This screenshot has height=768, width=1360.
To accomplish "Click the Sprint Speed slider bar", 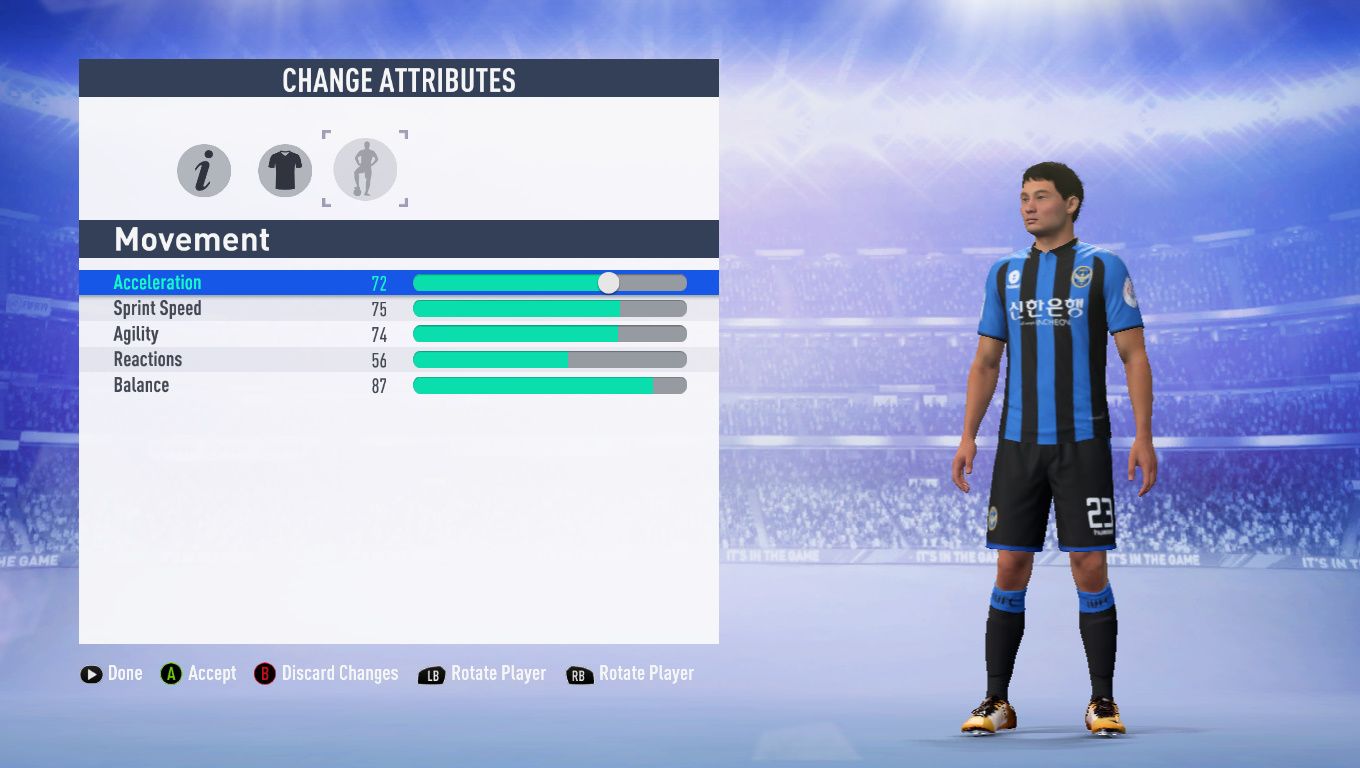I will 549,308.
